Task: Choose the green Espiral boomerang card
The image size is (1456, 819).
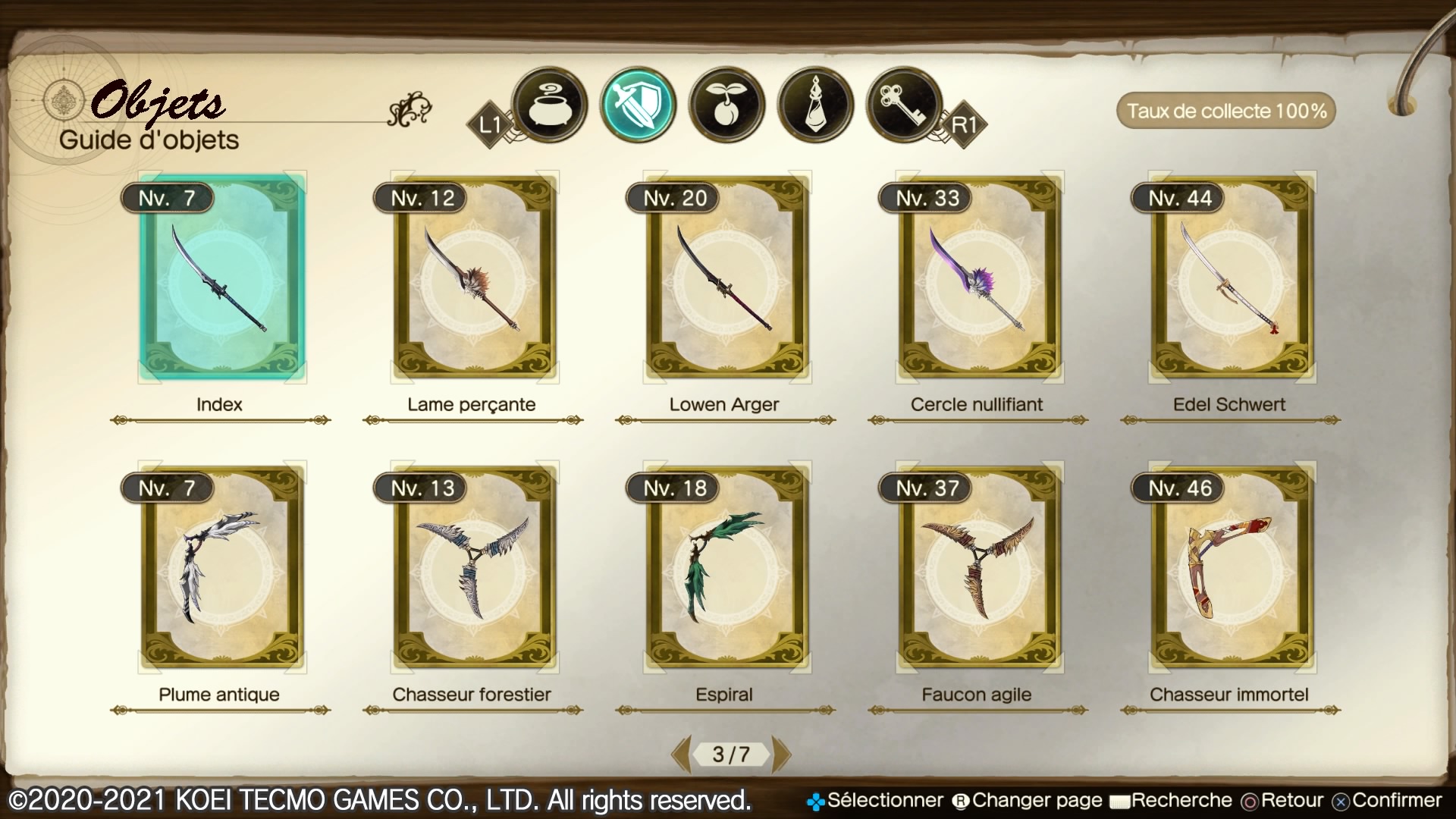Action: [726, 567]
